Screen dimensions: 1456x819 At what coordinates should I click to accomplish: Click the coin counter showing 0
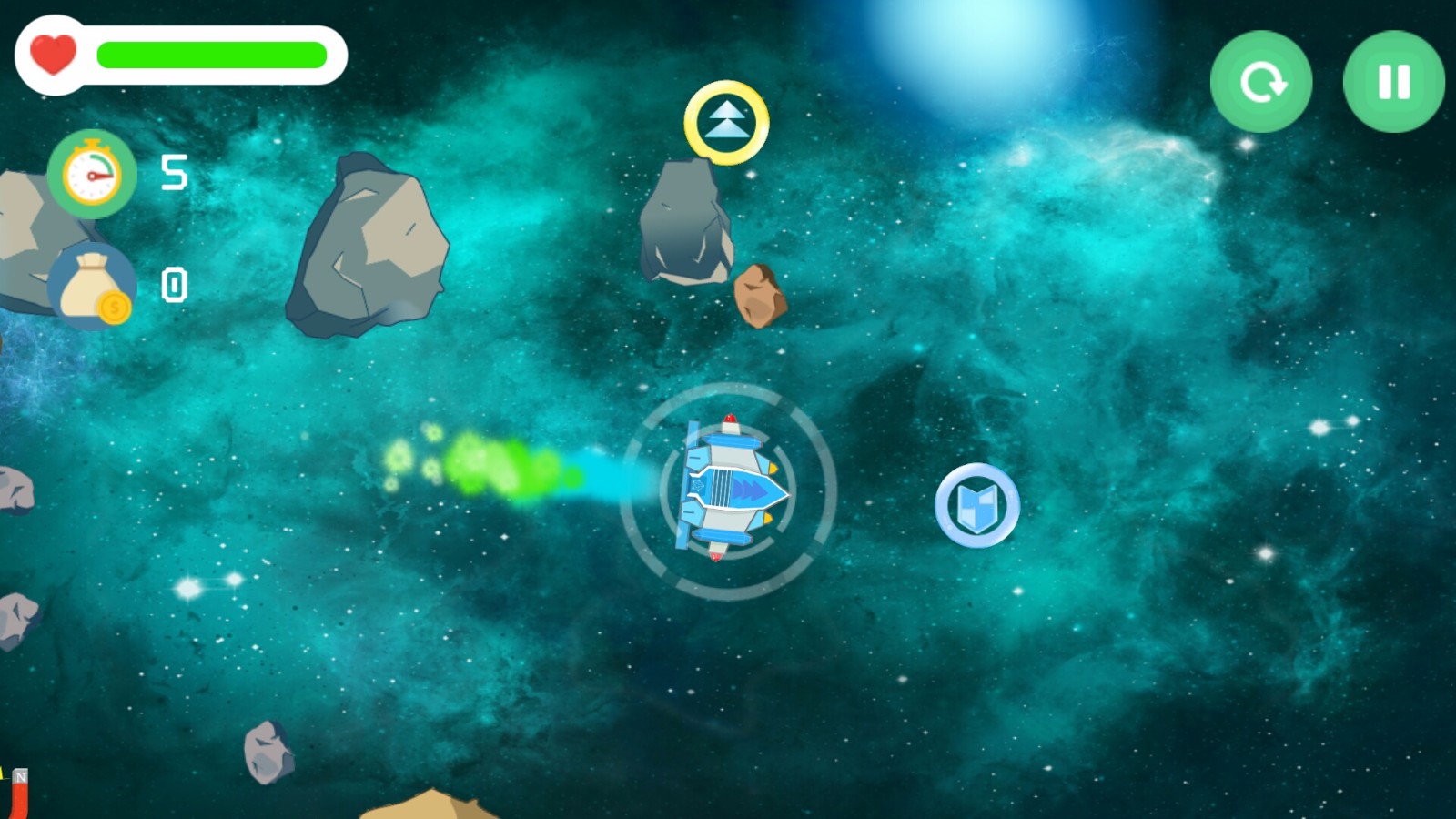(x=174, y=285)
